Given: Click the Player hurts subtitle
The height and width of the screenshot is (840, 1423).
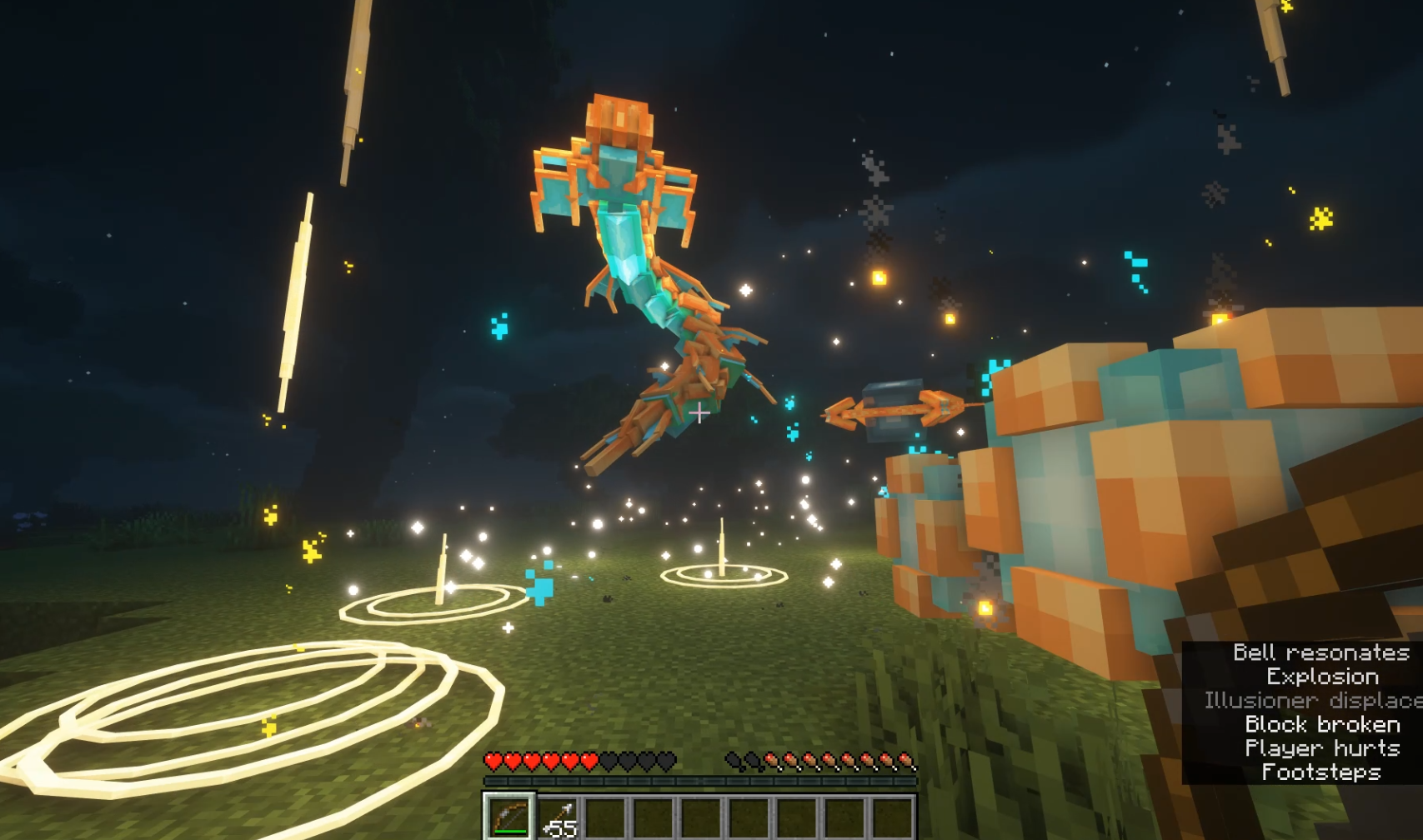Looking at the screenshot, I should pyautogui.click(x=1321, y=749).
